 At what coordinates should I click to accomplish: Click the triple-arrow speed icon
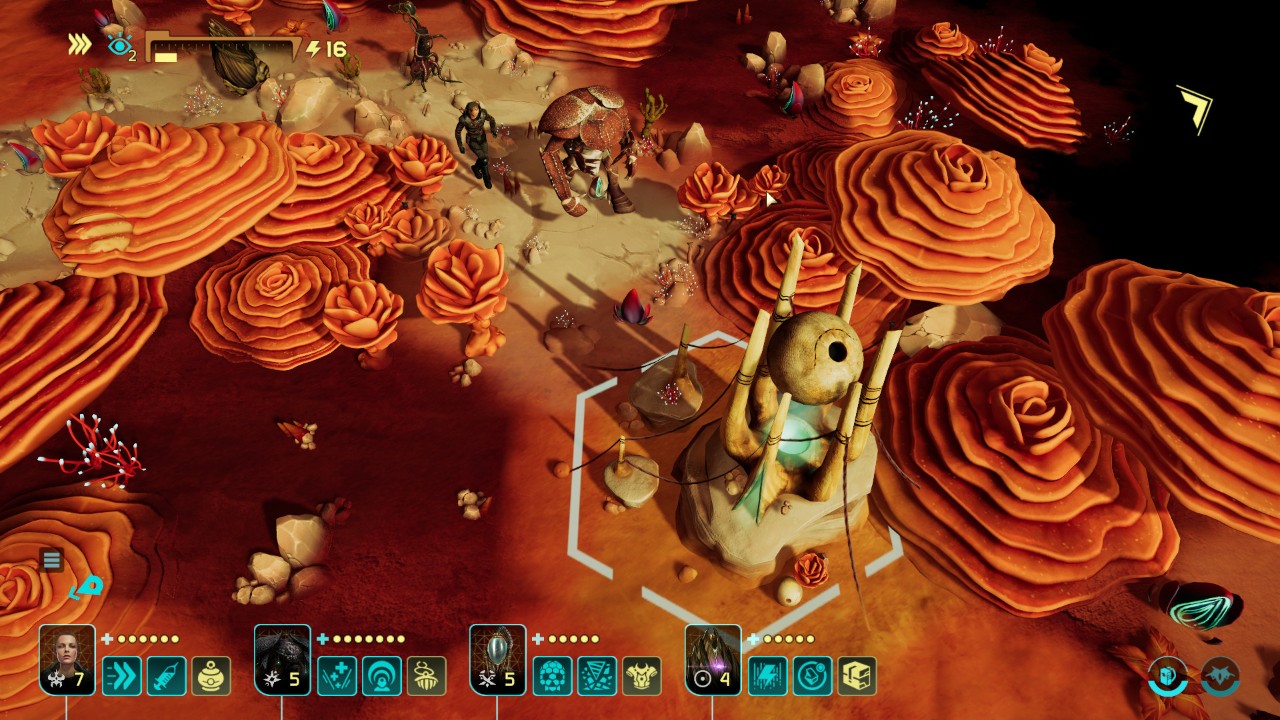coord(80,45)
